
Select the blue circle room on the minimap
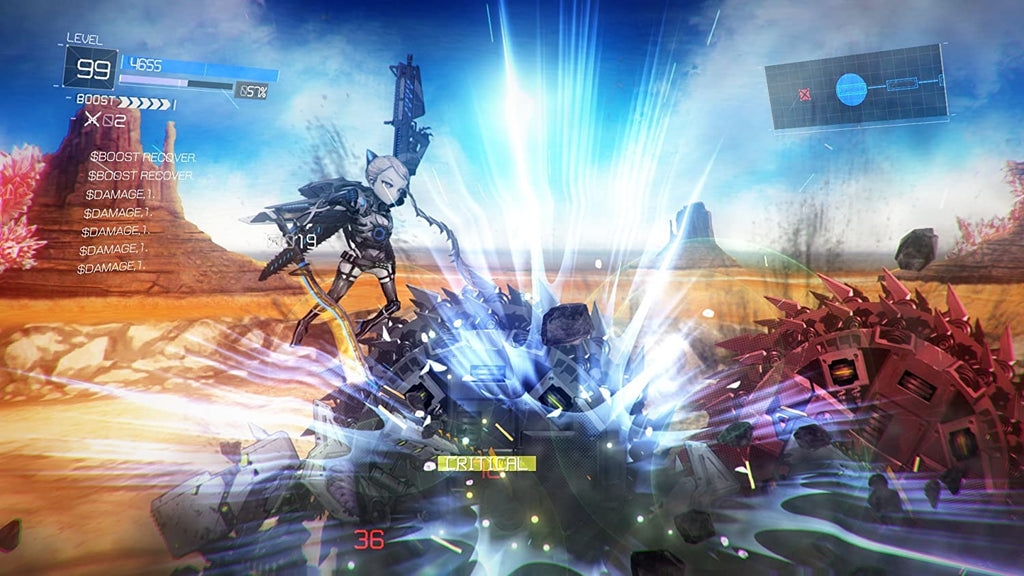pos(849,90)
